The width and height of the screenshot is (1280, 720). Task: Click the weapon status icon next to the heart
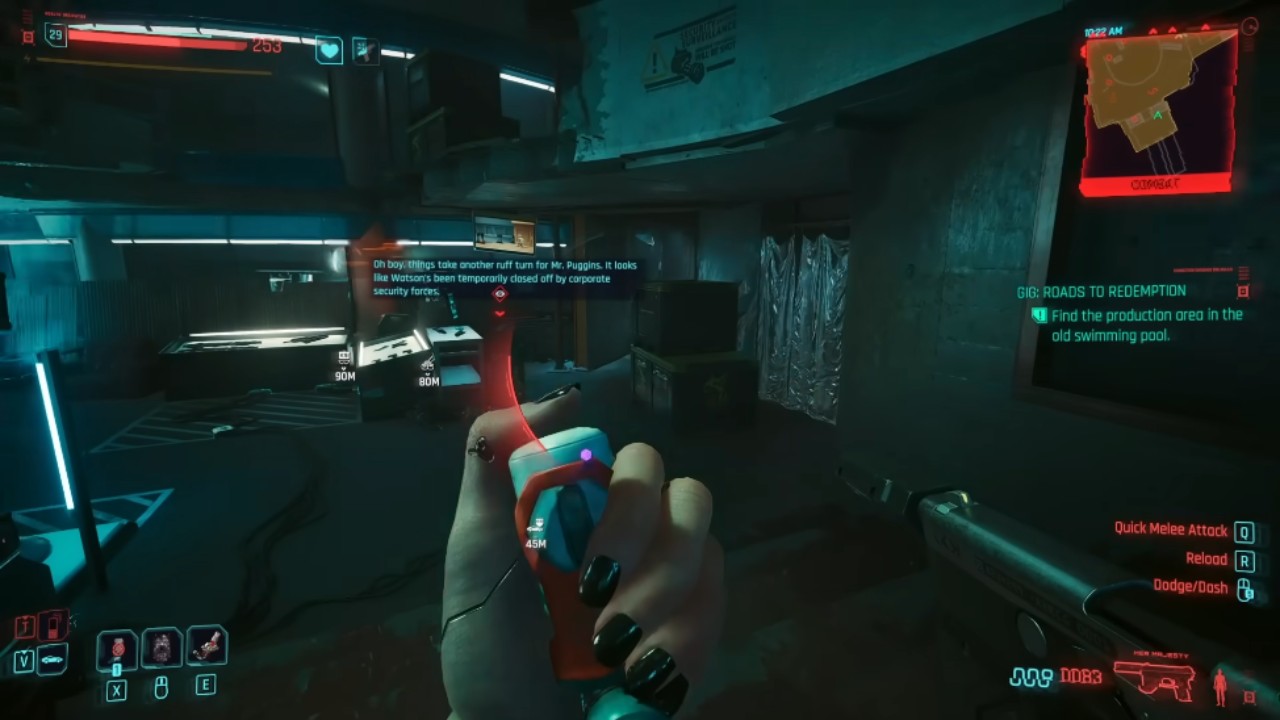point(365,49)
